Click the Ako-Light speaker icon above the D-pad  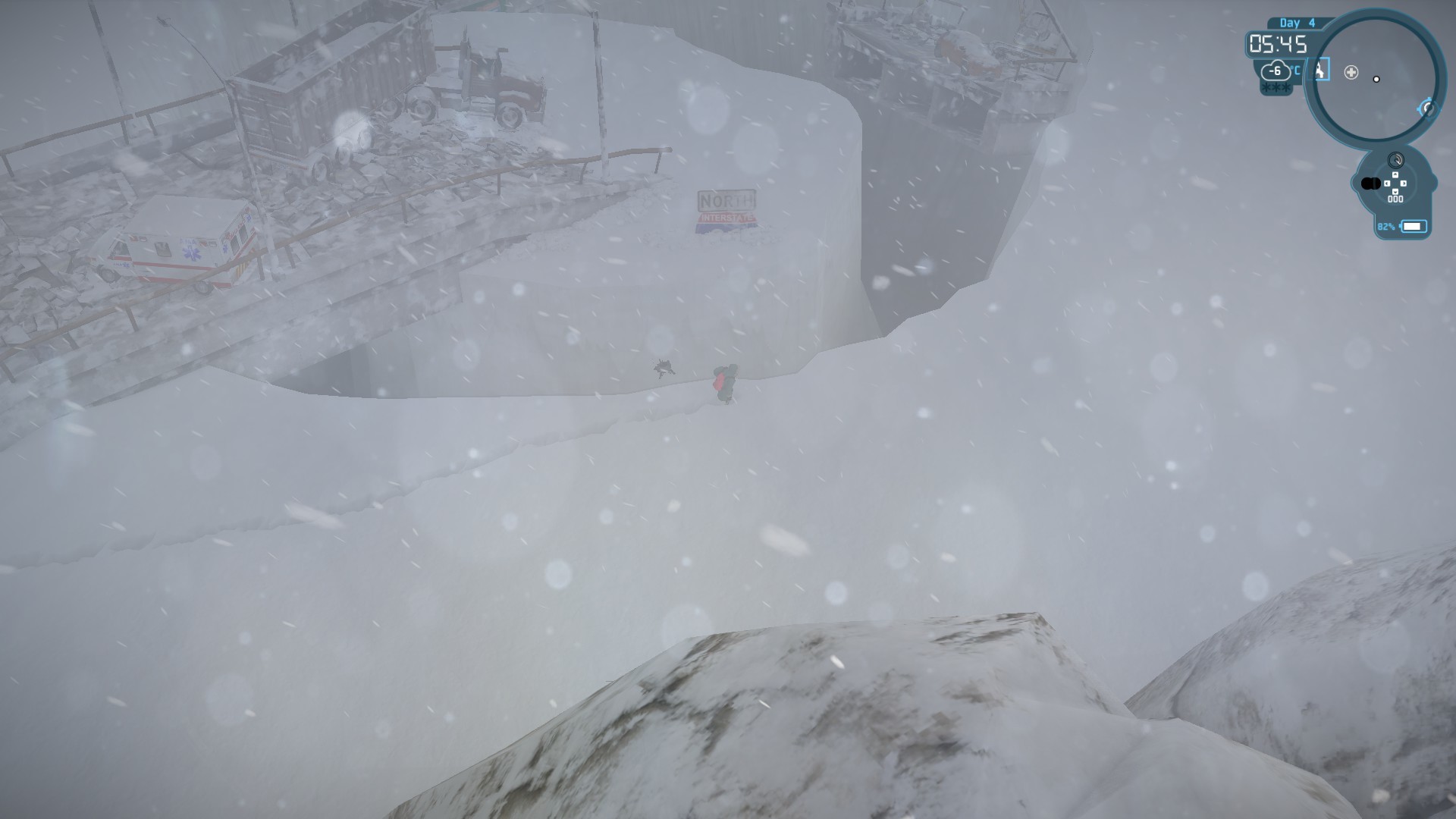(1396, 160)
